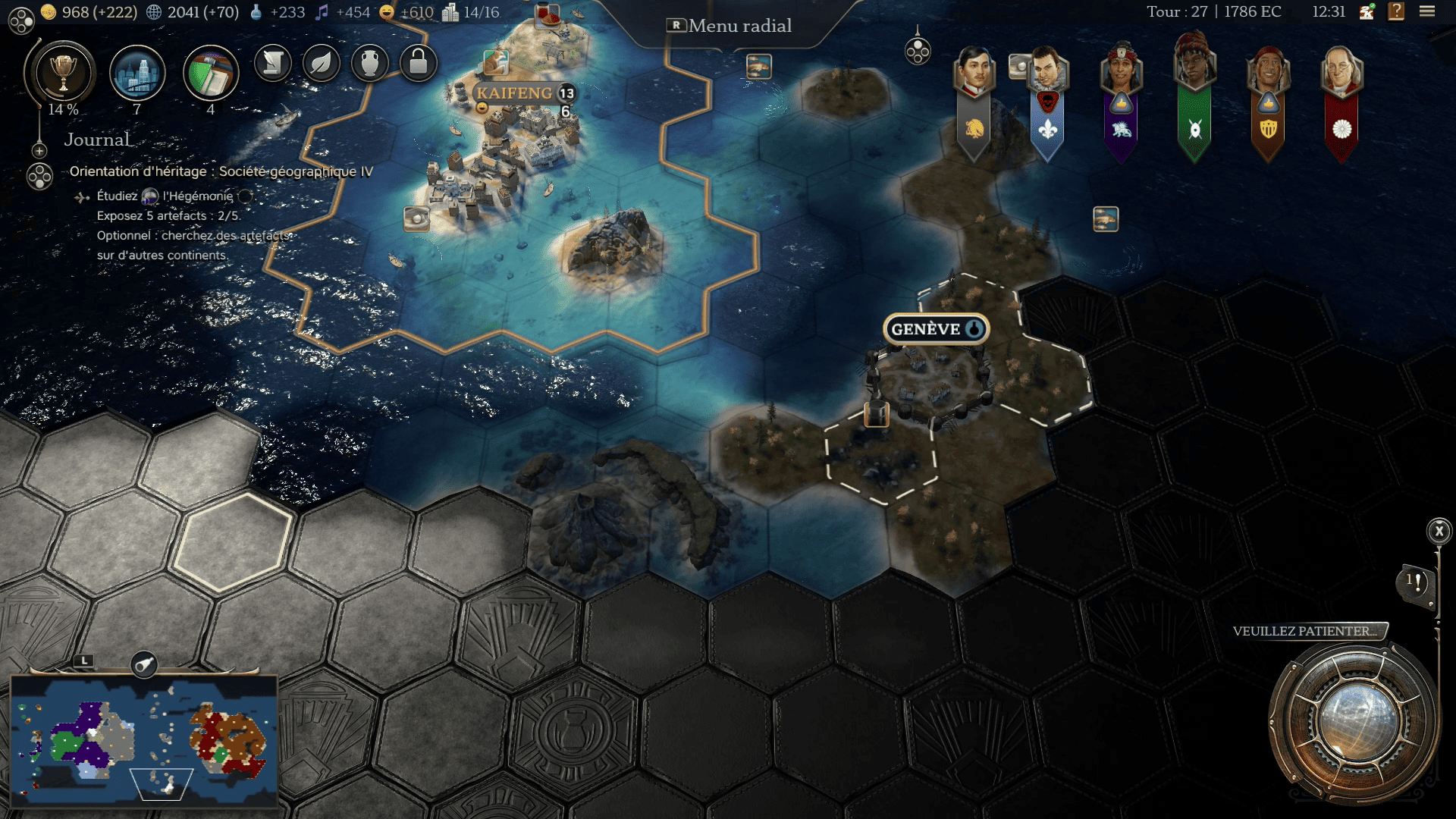Click the quill and scroll button

coord(273,63)
